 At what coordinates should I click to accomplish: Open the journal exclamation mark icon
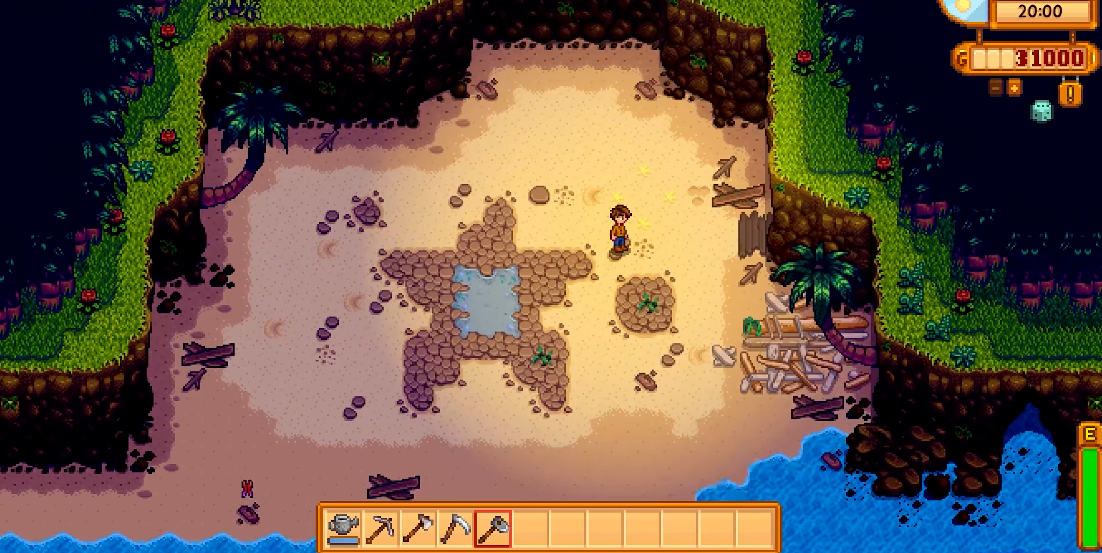(1072, 95)
